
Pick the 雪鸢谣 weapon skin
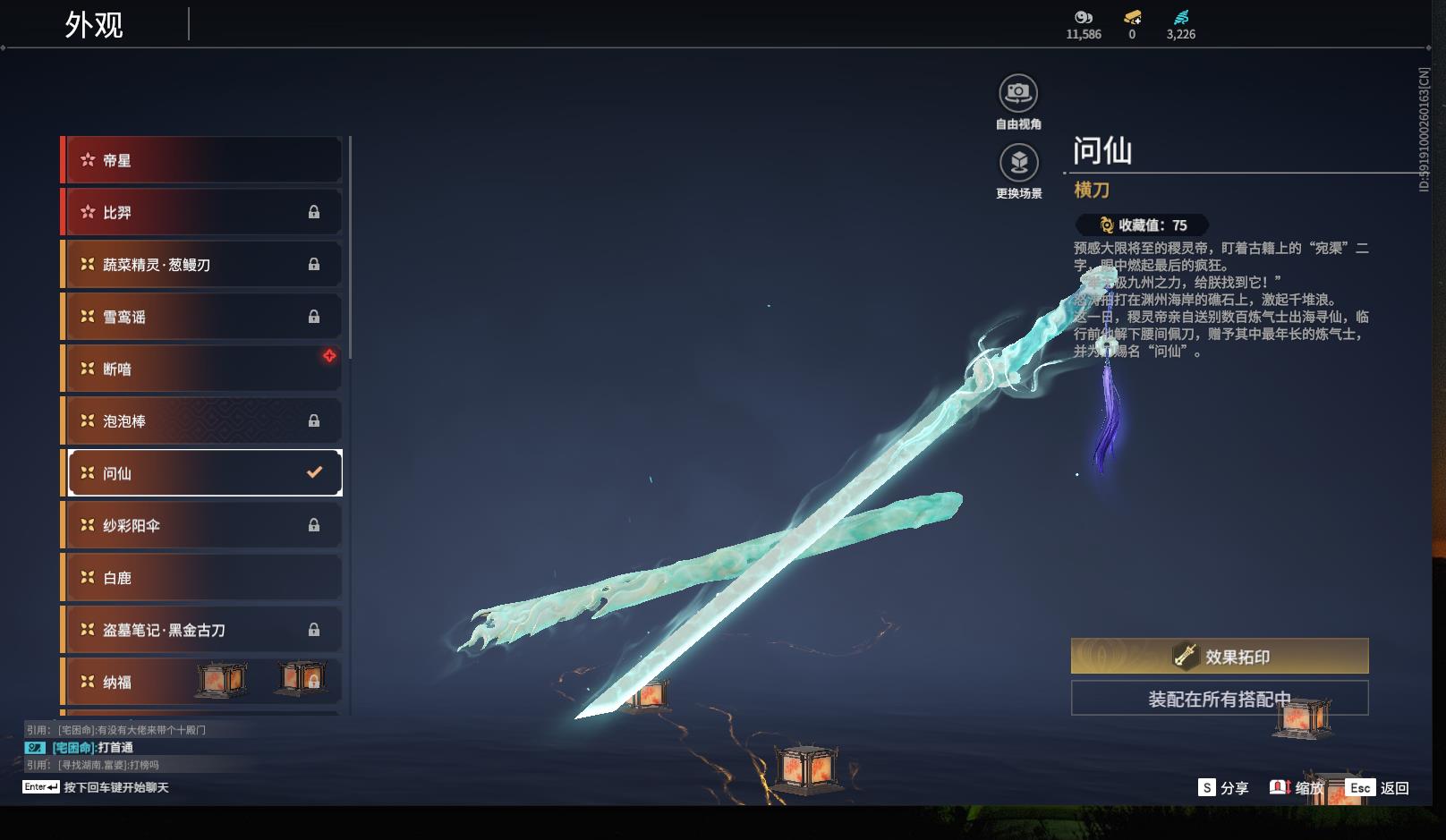tap(202, 317)
